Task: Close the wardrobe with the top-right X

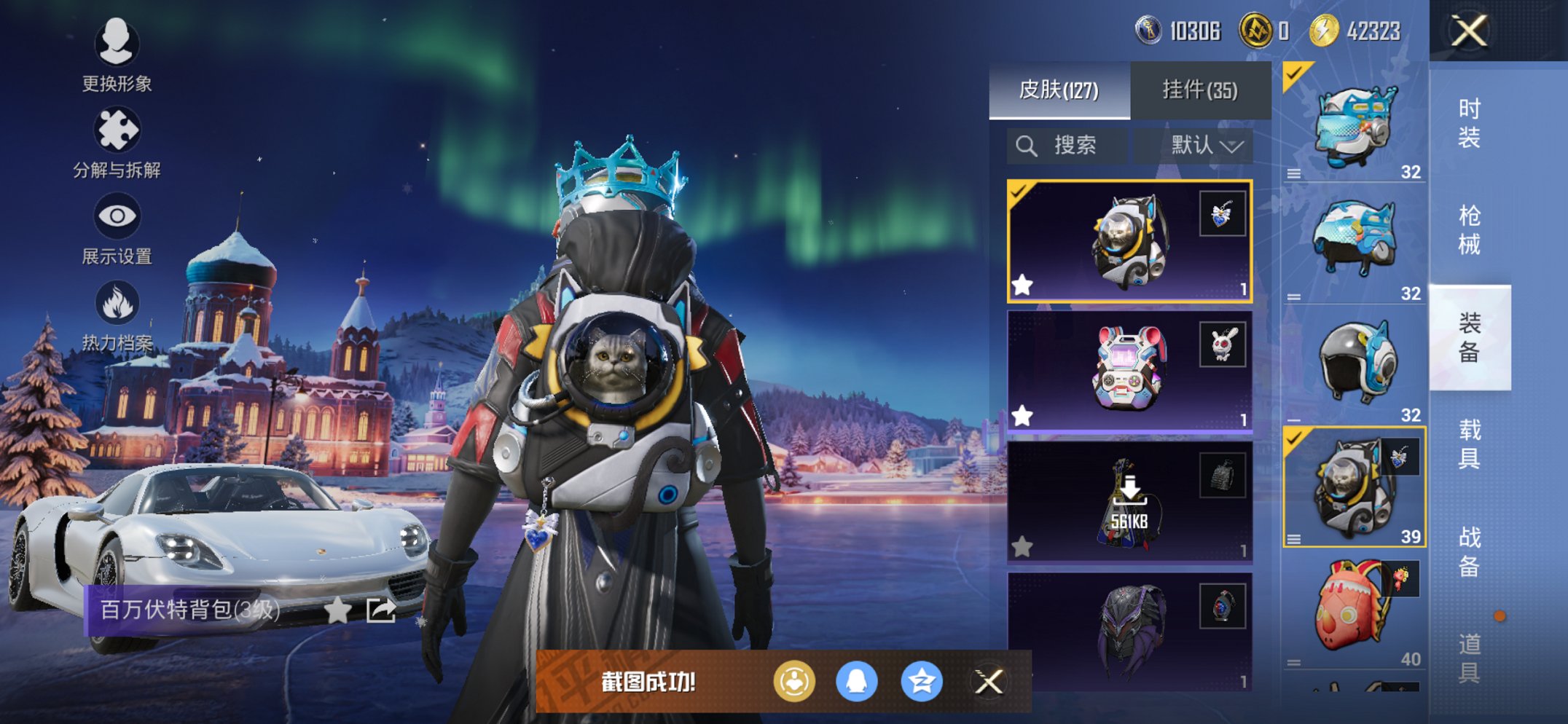Action: click(1468, 31)
